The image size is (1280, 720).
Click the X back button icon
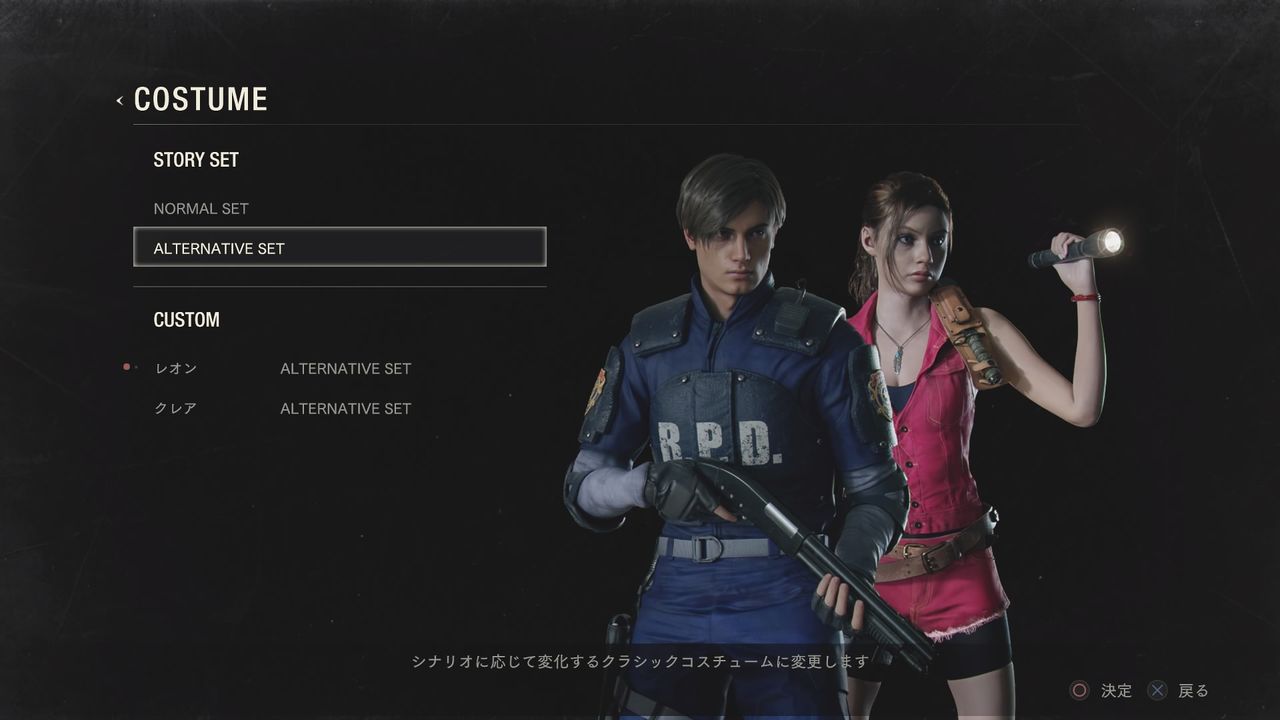[1158, 690]
